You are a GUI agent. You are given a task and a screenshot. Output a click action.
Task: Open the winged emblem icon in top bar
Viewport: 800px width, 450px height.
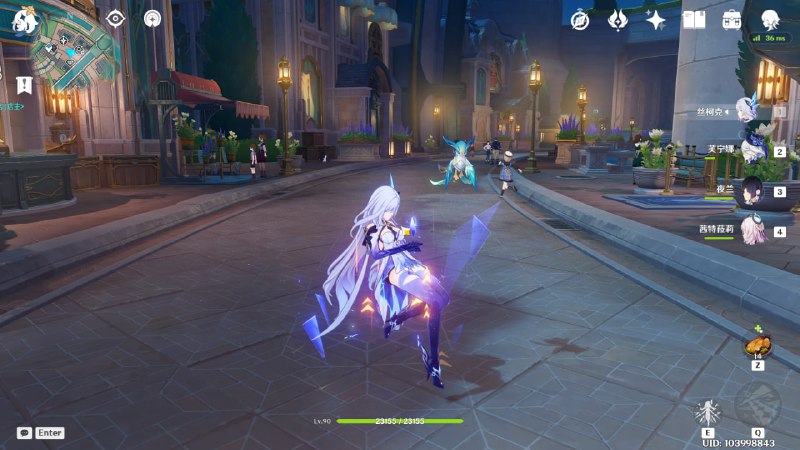click(618, 20)
